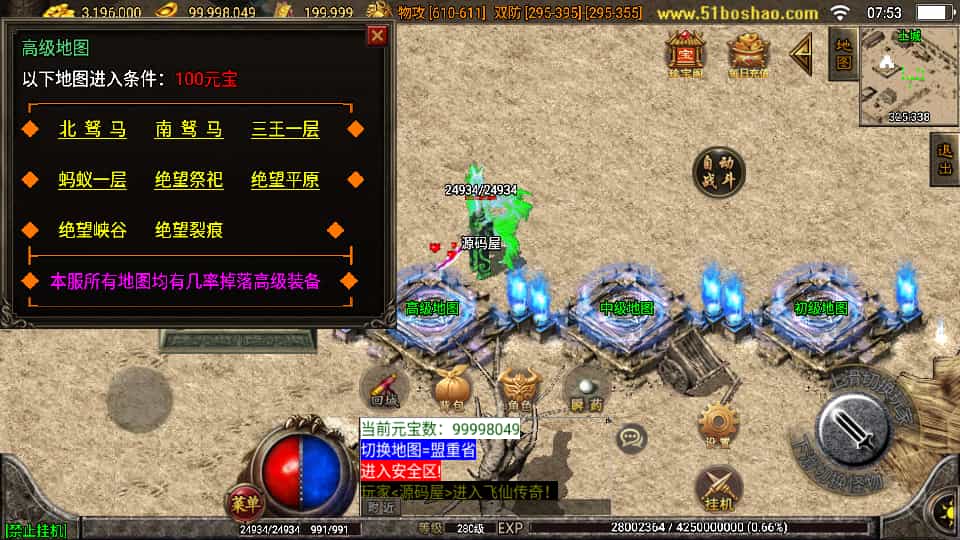Open the 角色 character sheet
Screen dimensions: 960x540
519,388
